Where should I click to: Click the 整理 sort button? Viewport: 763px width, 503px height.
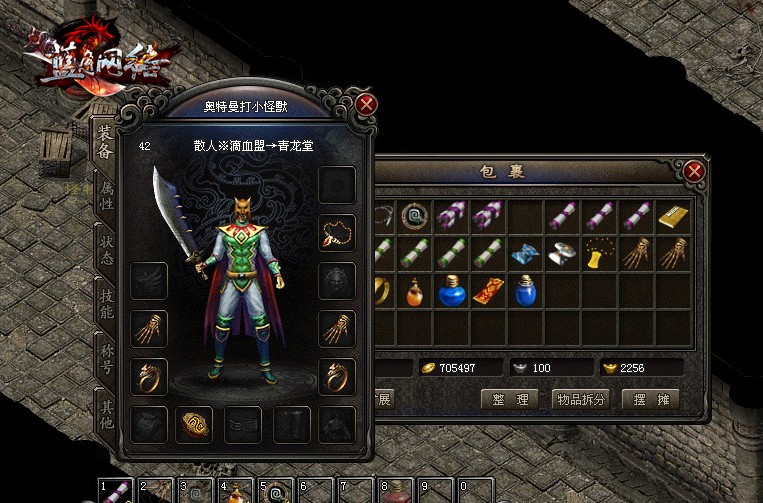coord(510,399)
